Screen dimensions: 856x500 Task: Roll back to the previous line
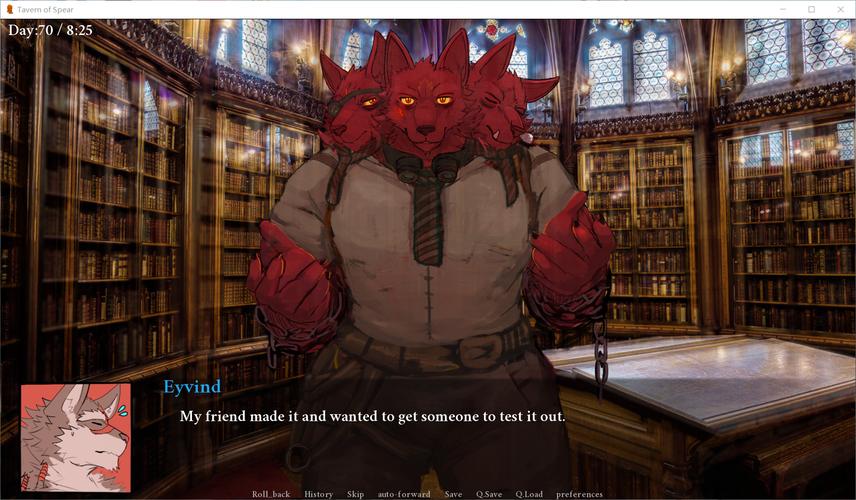coord(270,494)
